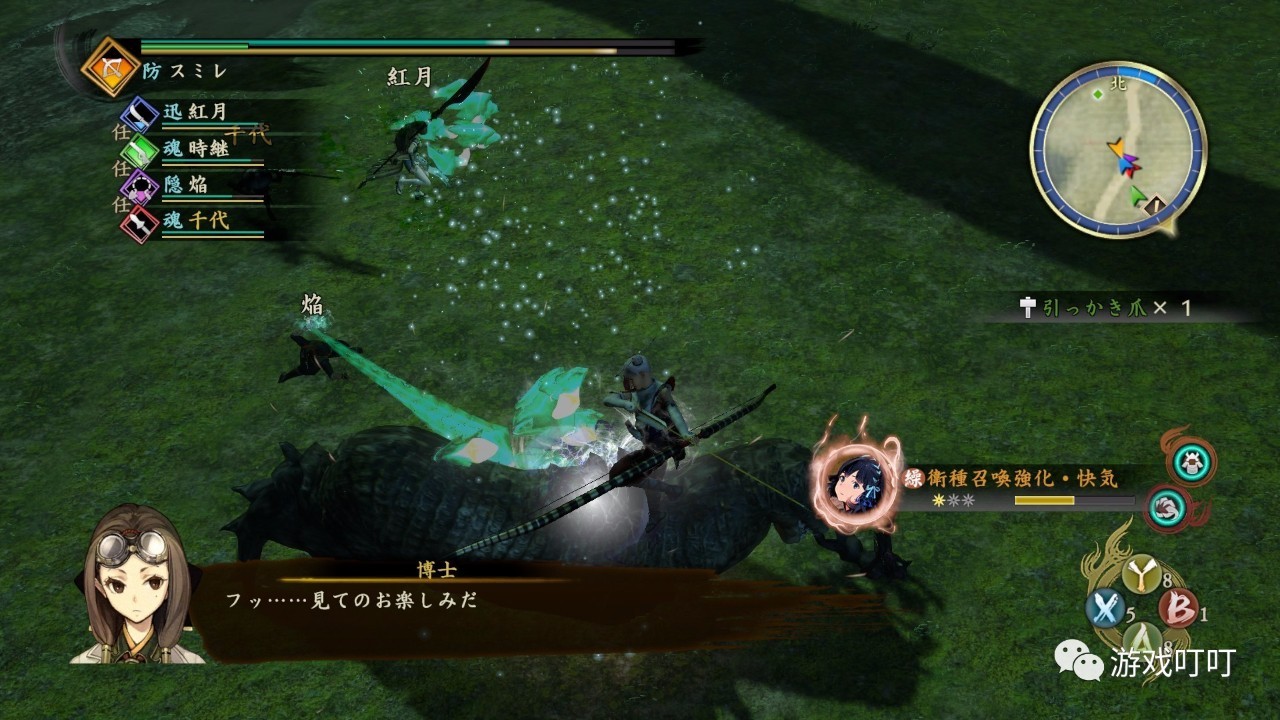Activate the teal claw hand icon
1280x720 pixels.
[x=1166, y=508]
